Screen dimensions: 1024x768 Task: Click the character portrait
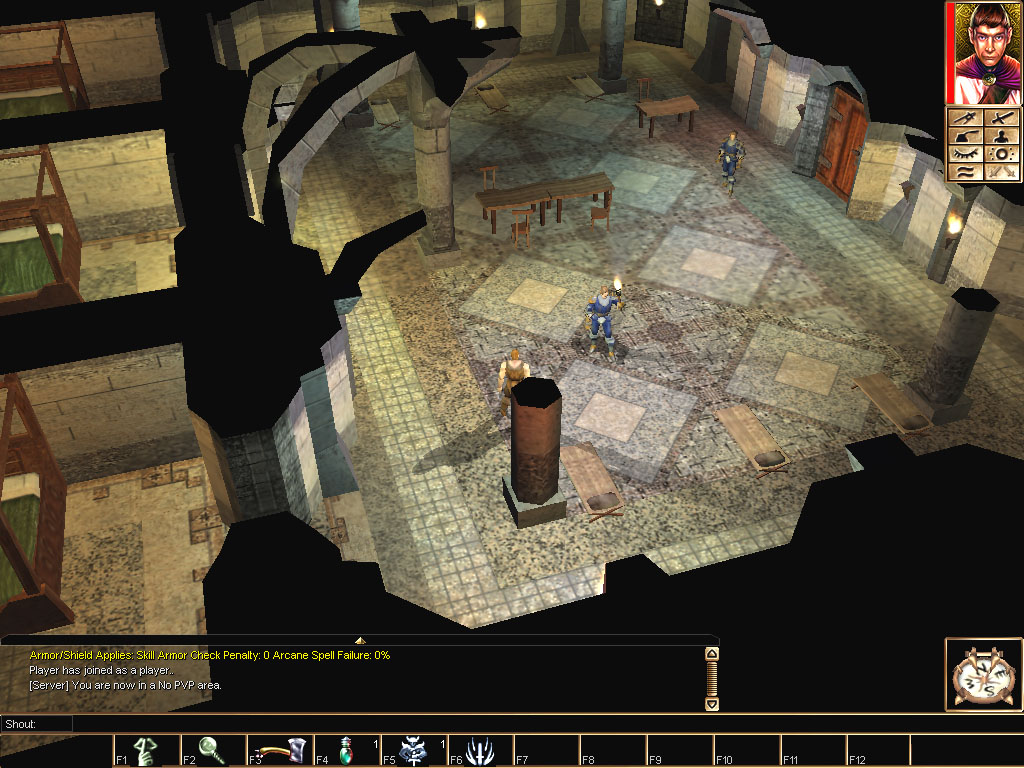tap(983, 53)
